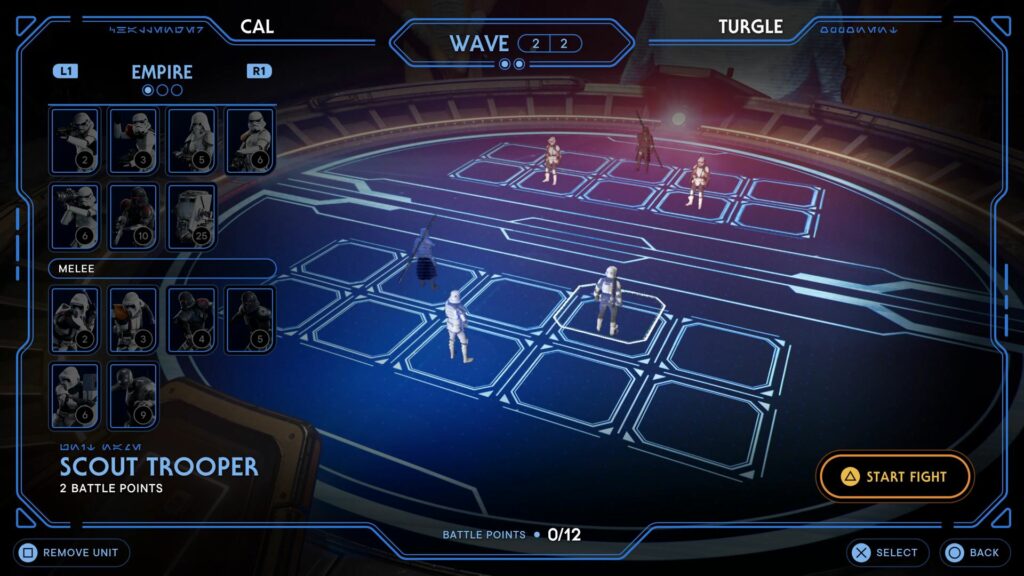Viewport: 1024px width, 576px height.
Task: Switch to the previous faction with L1 tab
Action: tap(65, 71)
